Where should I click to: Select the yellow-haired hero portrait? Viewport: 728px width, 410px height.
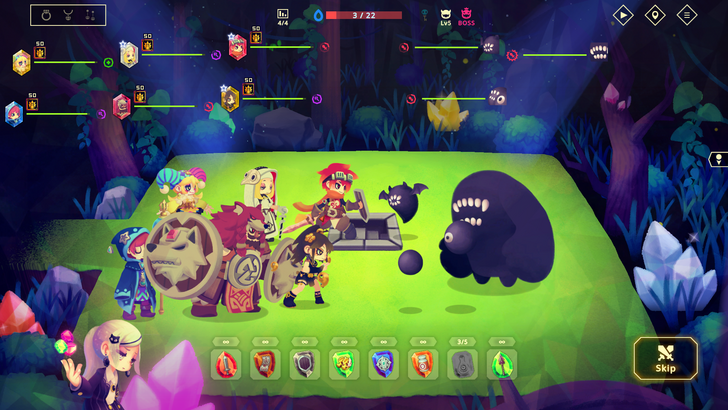(x=21, y=62)
